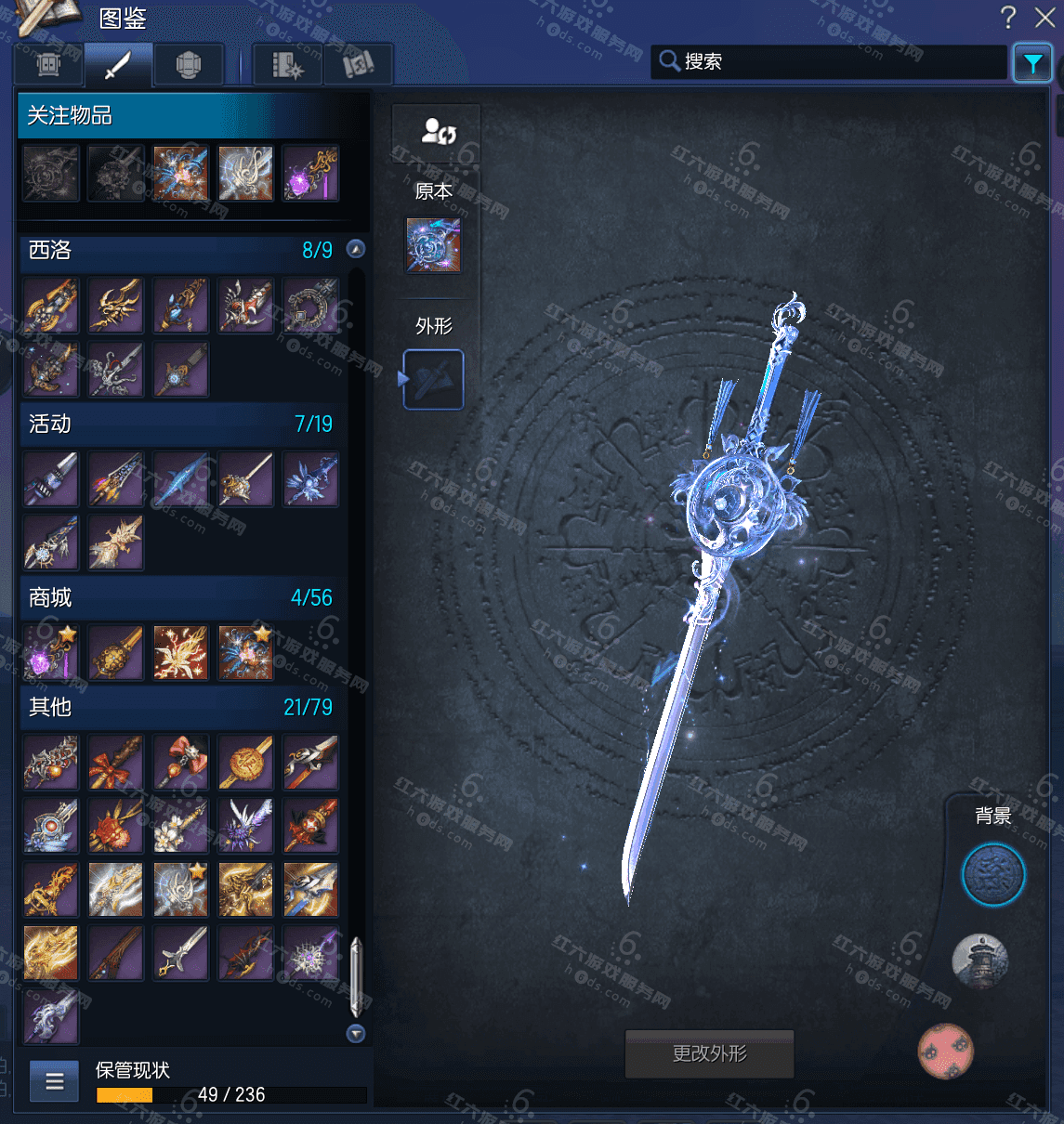1064x1124 pixels.
Task: Click the 其他 category header
Action: pos(181,707)
